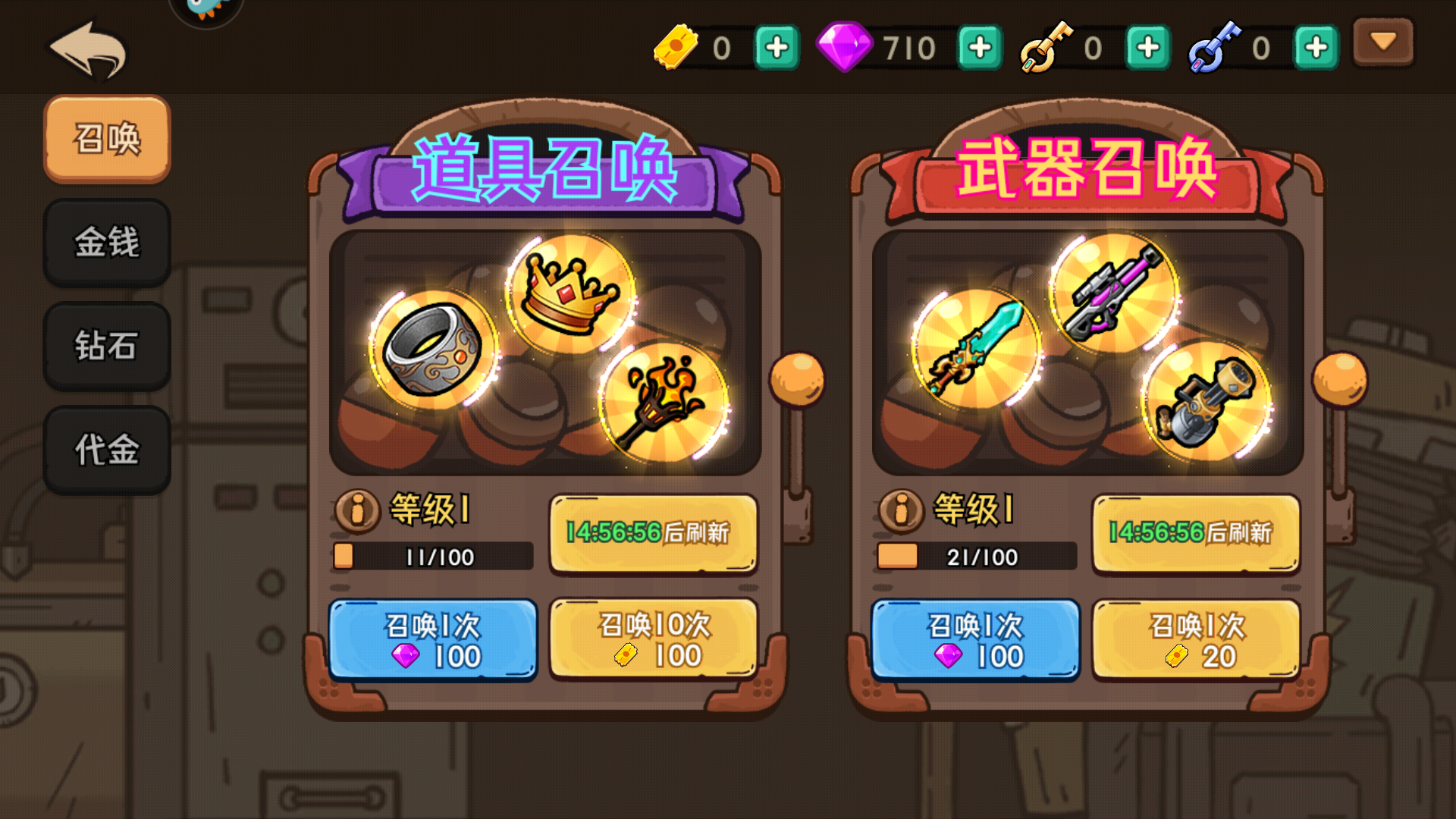Add diamonds with the plus button
1456x819 pixels.
point(979,47)
